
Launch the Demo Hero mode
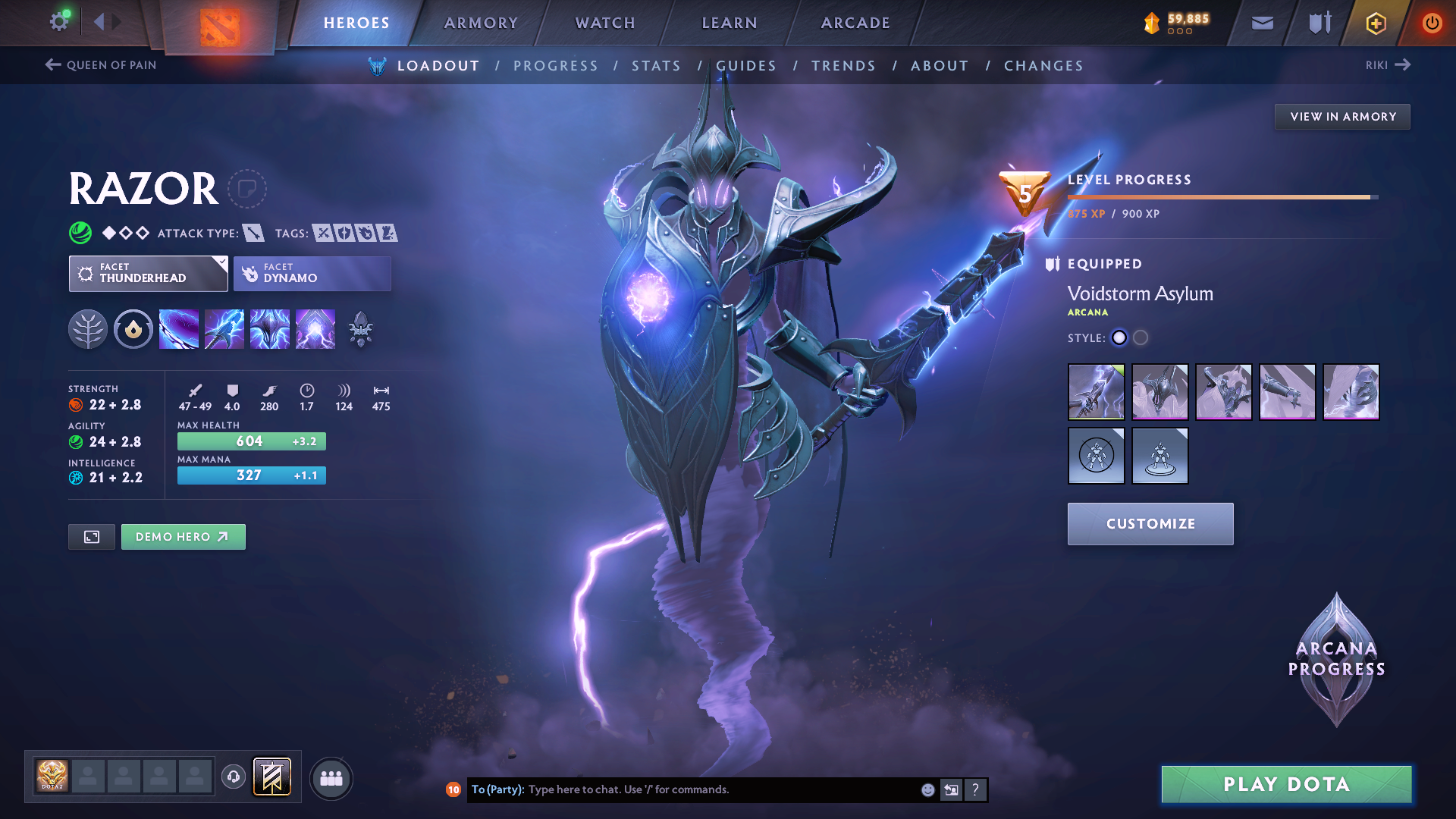coord(183,537)
